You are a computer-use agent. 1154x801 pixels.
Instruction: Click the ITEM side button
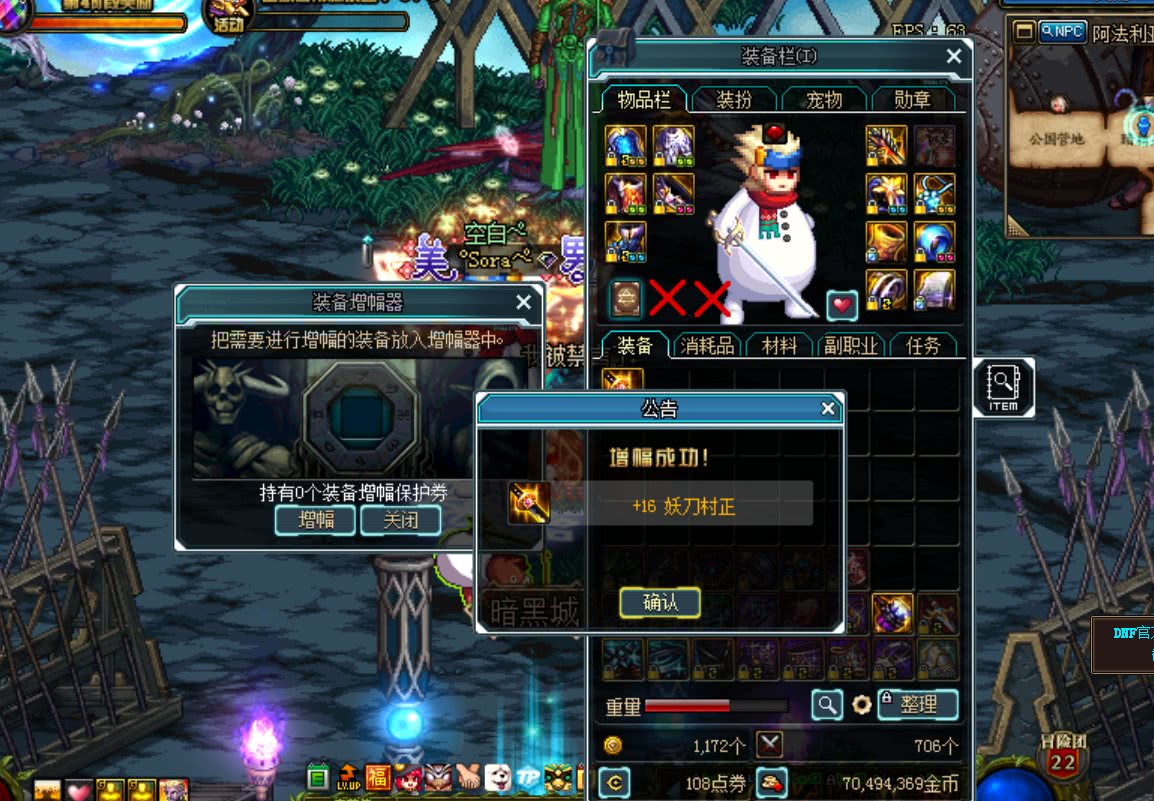click(1001, 387)
